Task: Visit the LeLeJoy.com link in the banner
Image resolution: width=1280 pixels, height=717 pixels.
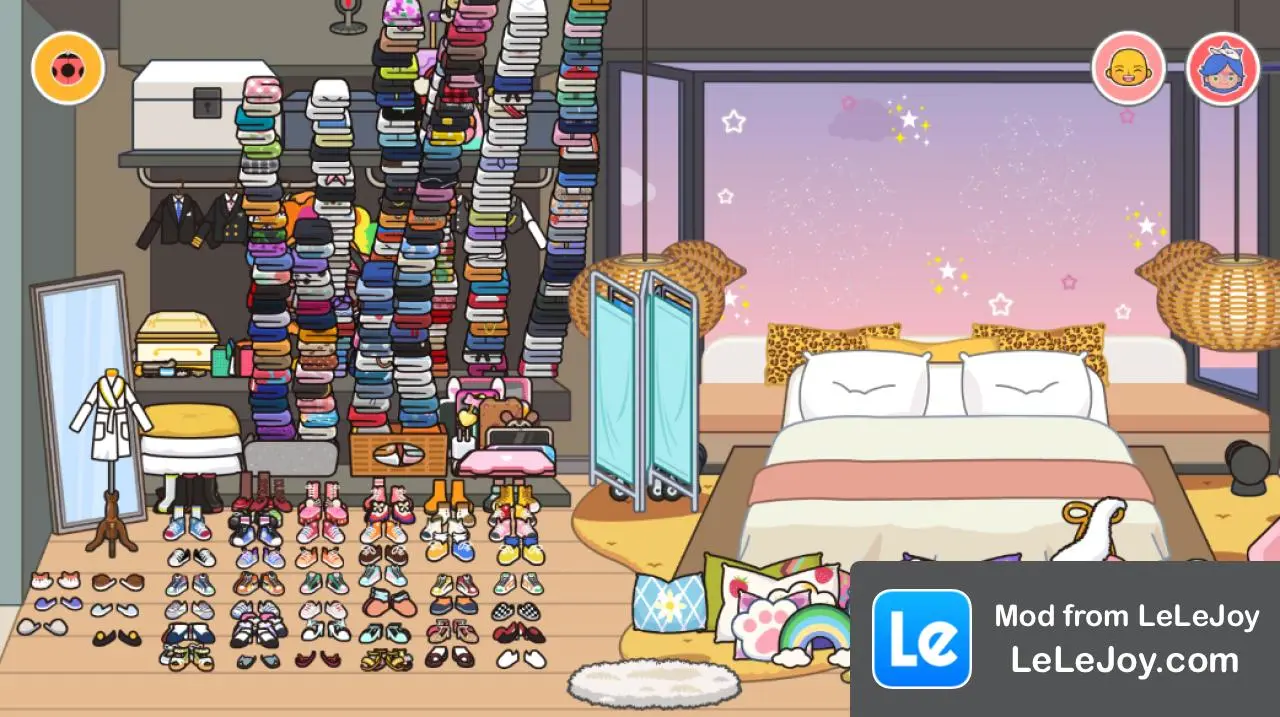Action: pyautogui.click(x=1125, y=660)
